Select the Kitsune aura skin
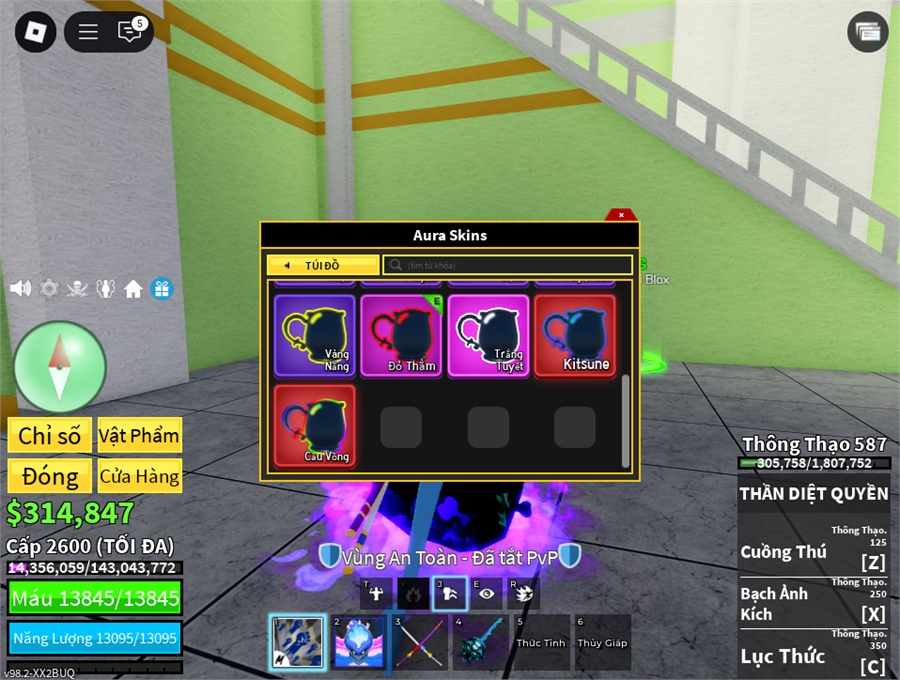This screenshot has width=900, height=680. (575, 335)
